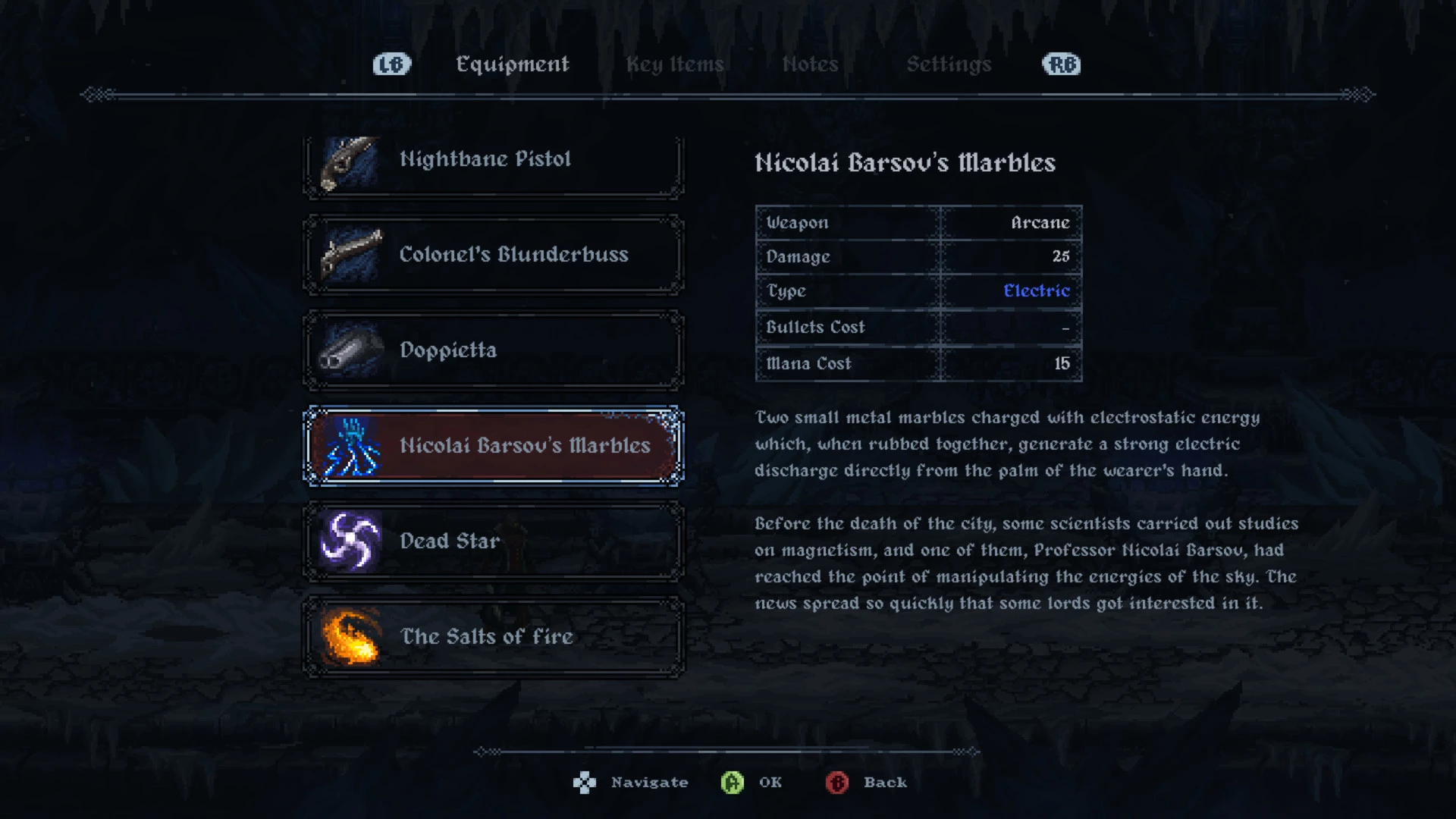Select the Nightbane Pistol entry
The image size is (1456, 819).
(x=493, y=161)
